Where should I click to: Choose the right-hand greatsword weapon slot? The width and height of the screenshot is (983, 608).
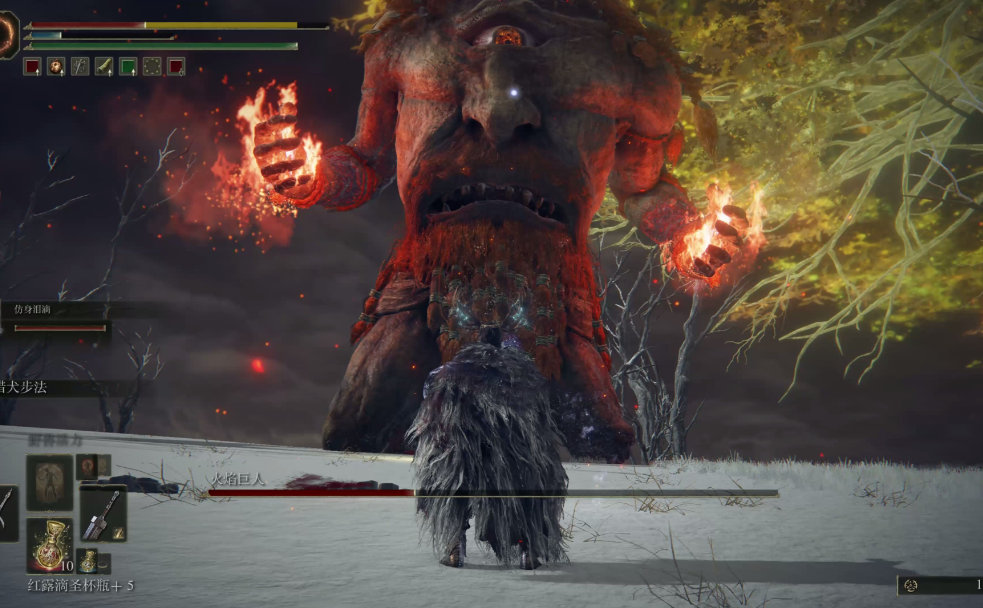[x=103, y=514]
